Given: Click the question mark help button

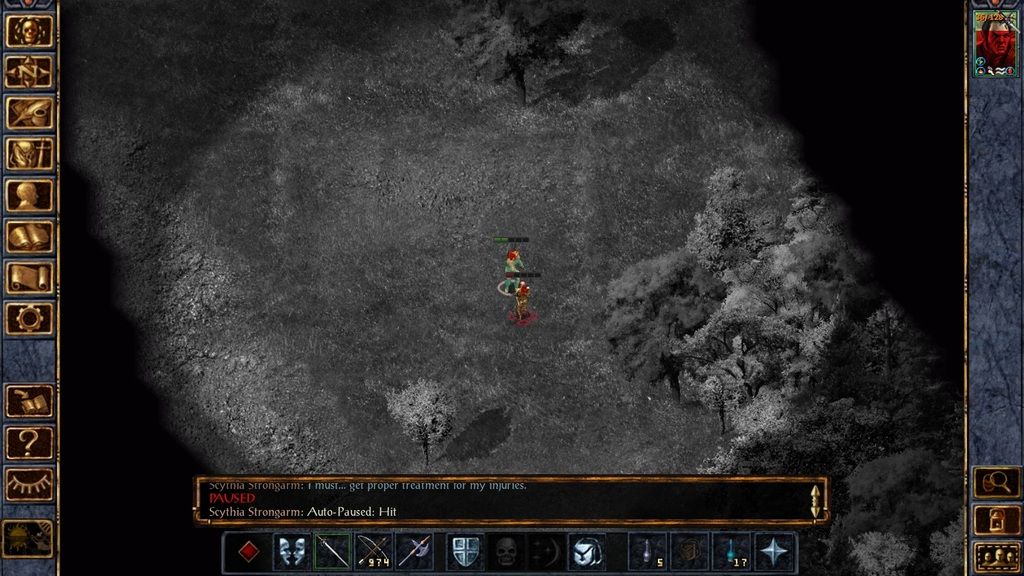Looking at the screenshot, I should tap(29, 441).
